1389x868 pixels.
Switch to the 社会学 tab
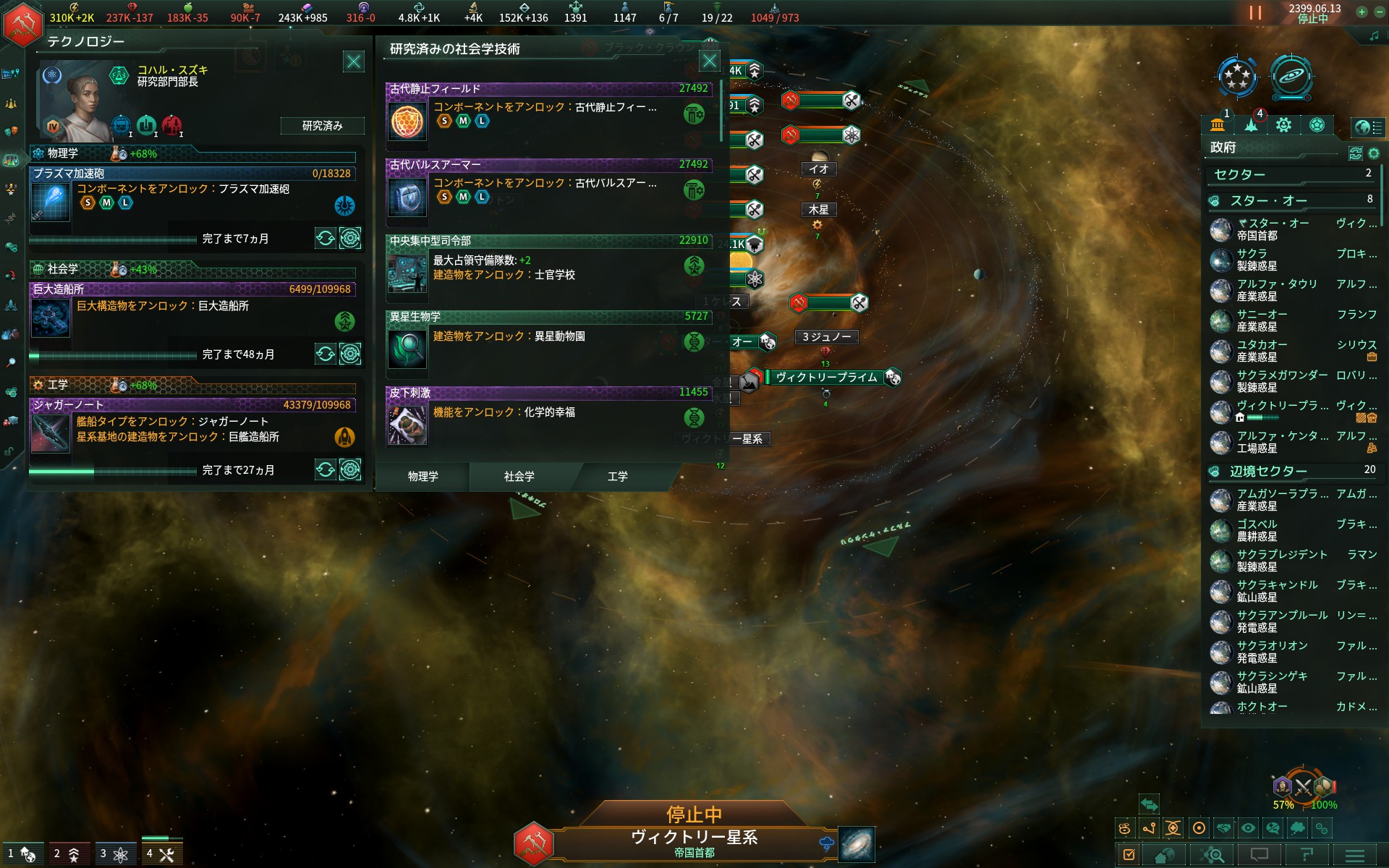click(x=519, y=477)
